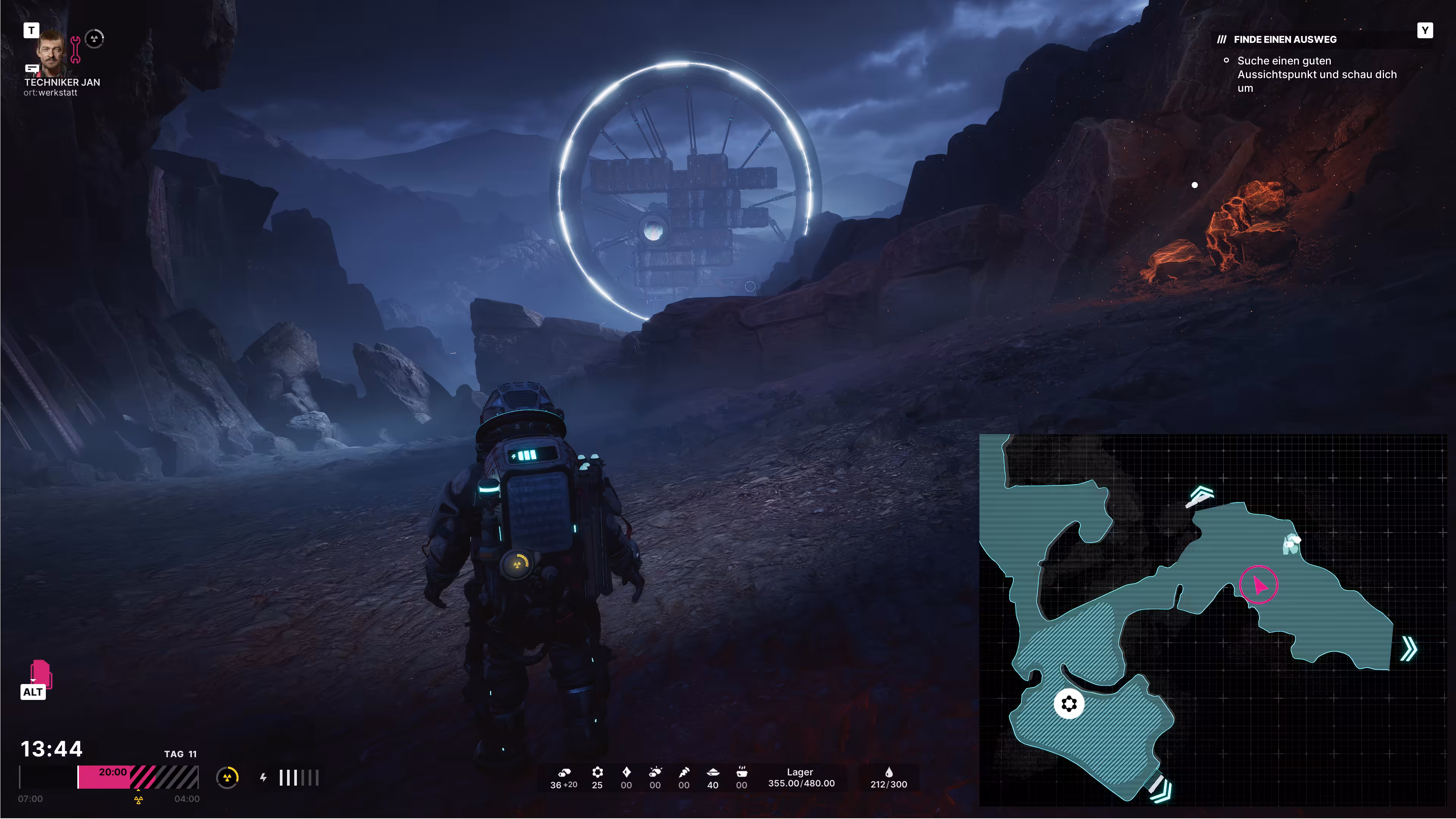Click the gear resource icon showing 25
This screenshot has height=819, width=1456.
click(598, 772)
